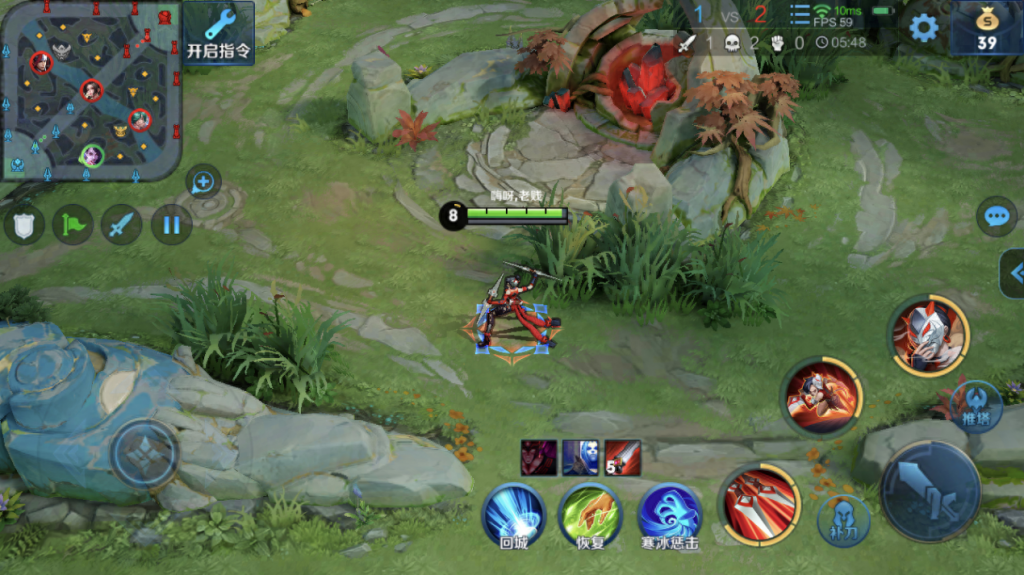Viewport: 1024px width, 575px height.
Task: Cast the 寒冰惩击 smite spell
Action: point(669,514)
